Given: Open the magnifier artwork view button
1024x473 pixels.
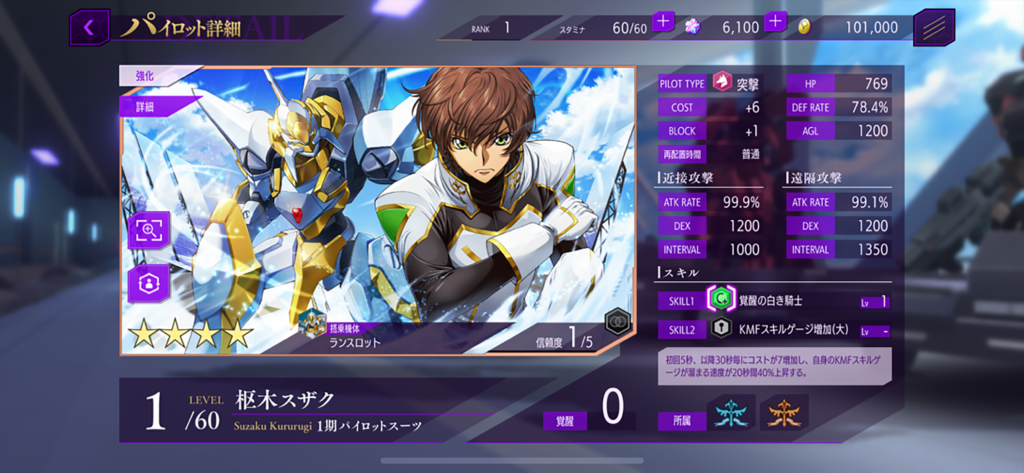Looking at the screenshot, I should (x=148, y=230).
